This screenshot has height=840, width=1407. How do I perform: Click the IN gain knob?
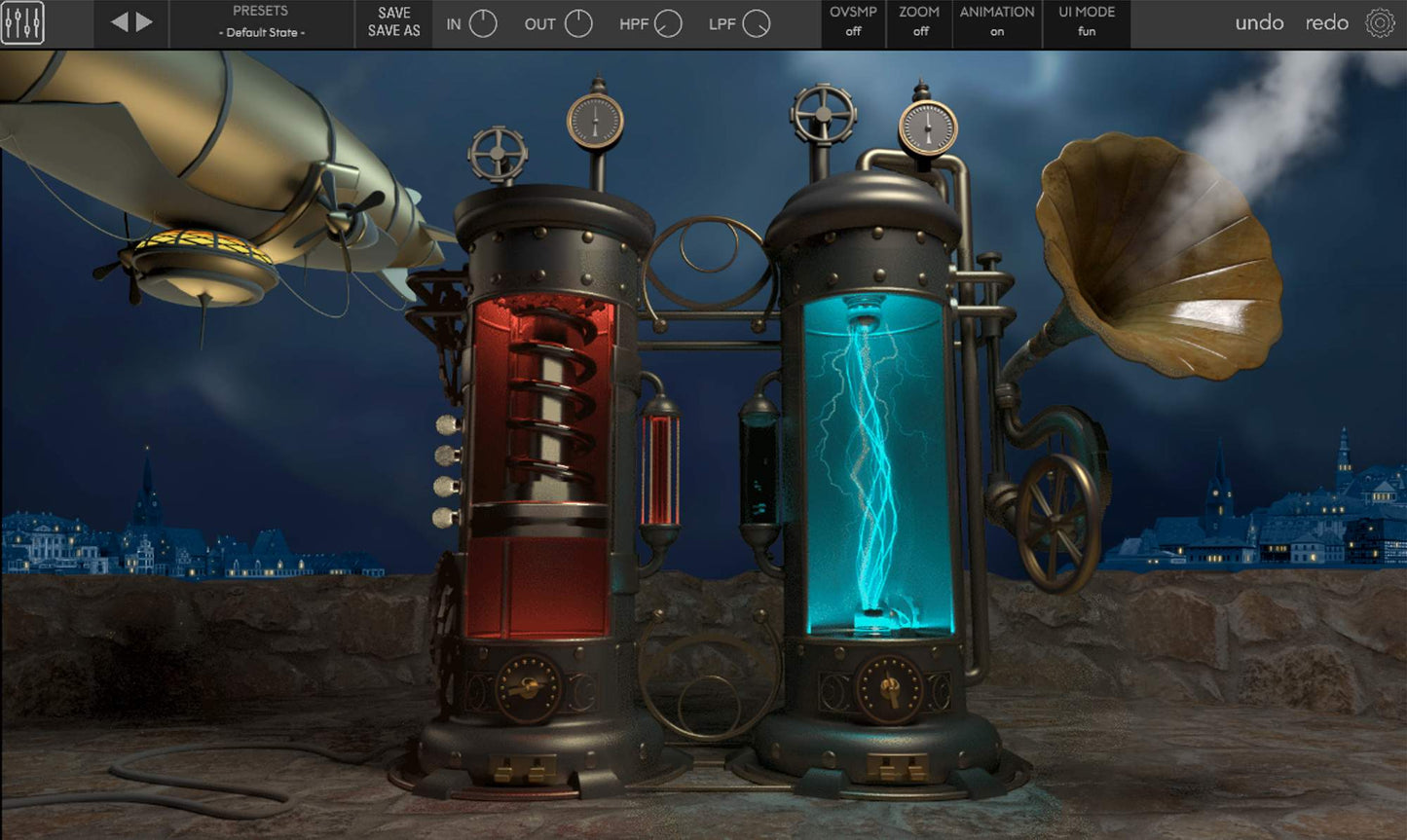point(483,24)
